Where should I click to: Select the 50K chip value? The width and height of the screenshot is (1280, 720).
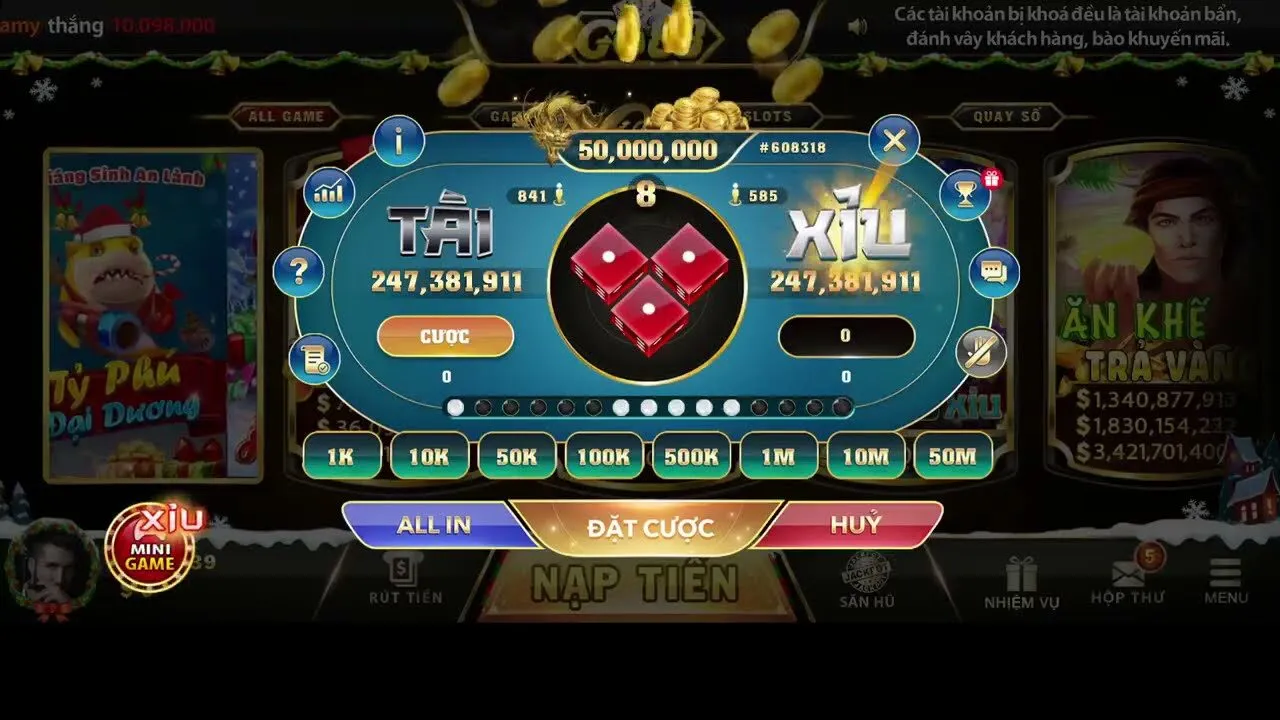pos(516,456)
